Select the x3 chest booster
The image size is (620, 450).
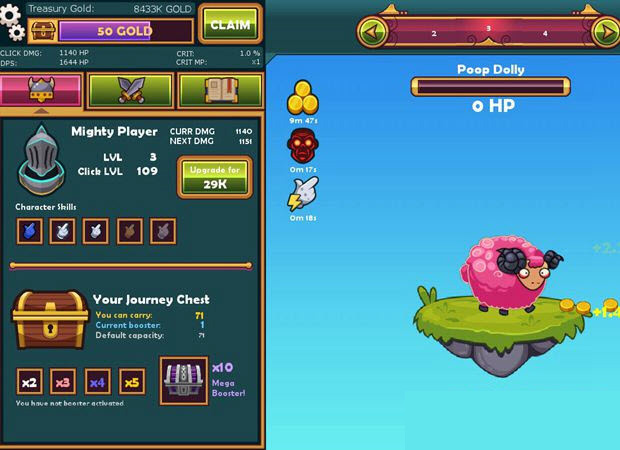click(64, 381)
